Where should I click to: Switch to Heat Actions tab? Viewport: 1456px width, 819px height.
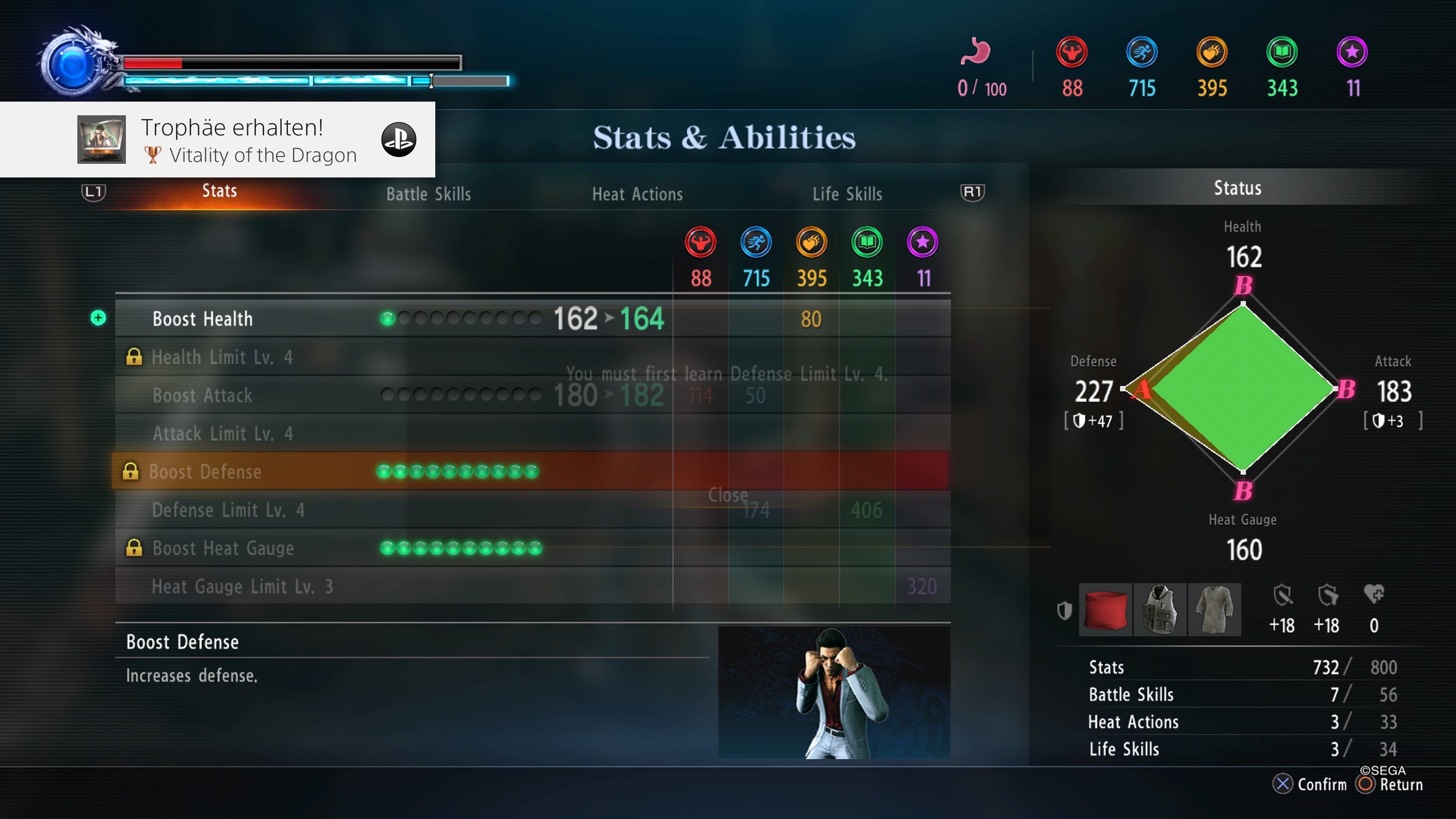click(637, 195)
